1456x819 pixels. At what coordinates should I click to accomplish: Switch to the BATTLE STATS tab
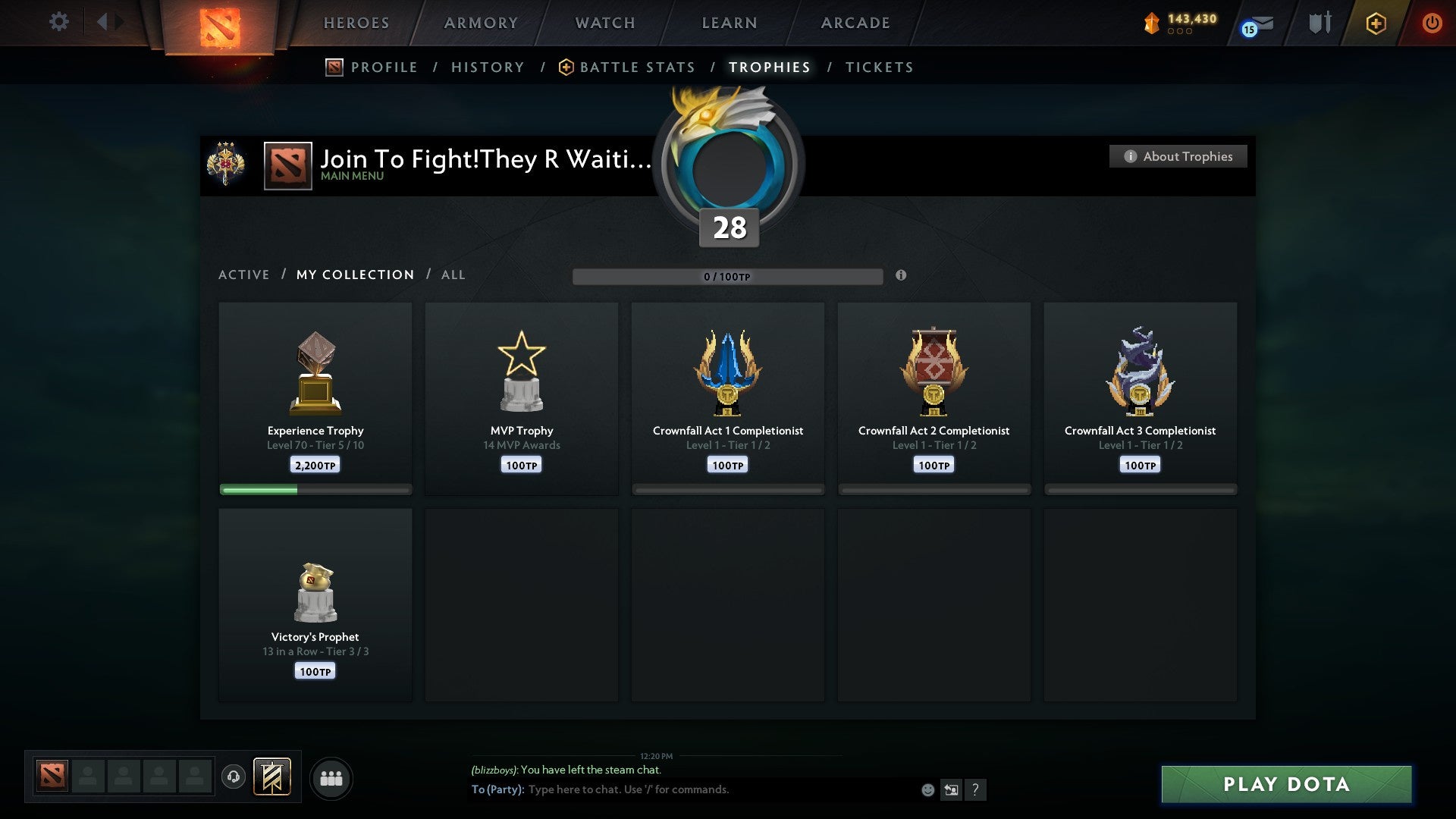637,67
